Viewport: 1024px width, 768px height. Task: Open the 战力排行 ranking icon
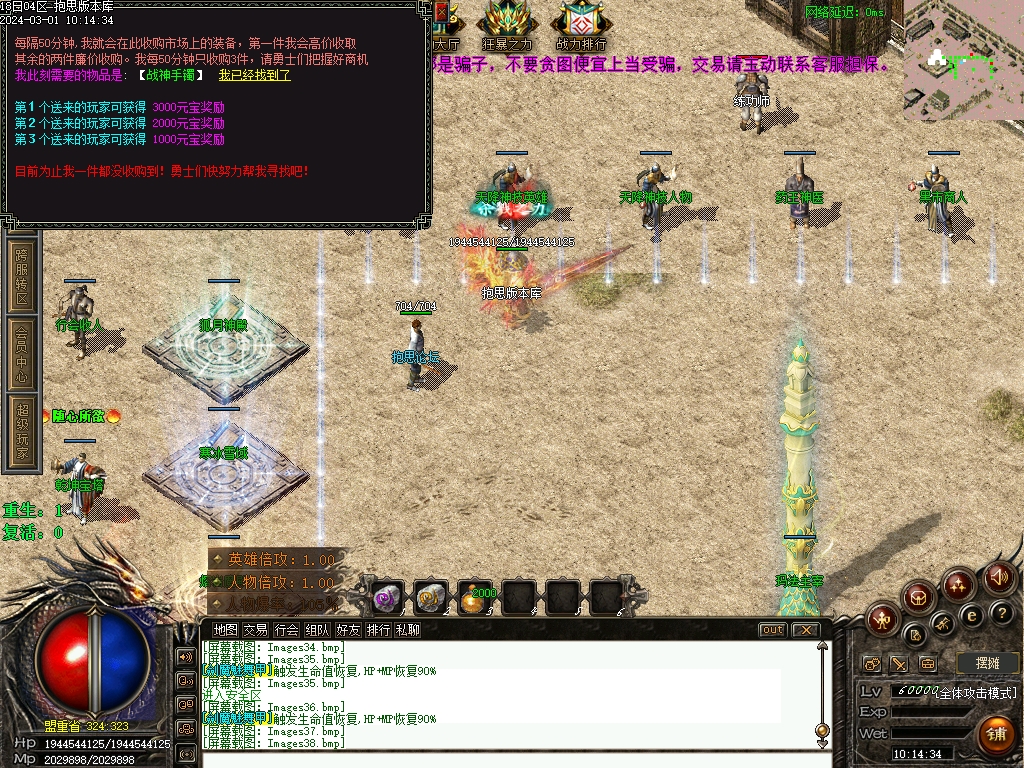click(x=580, y=24)
